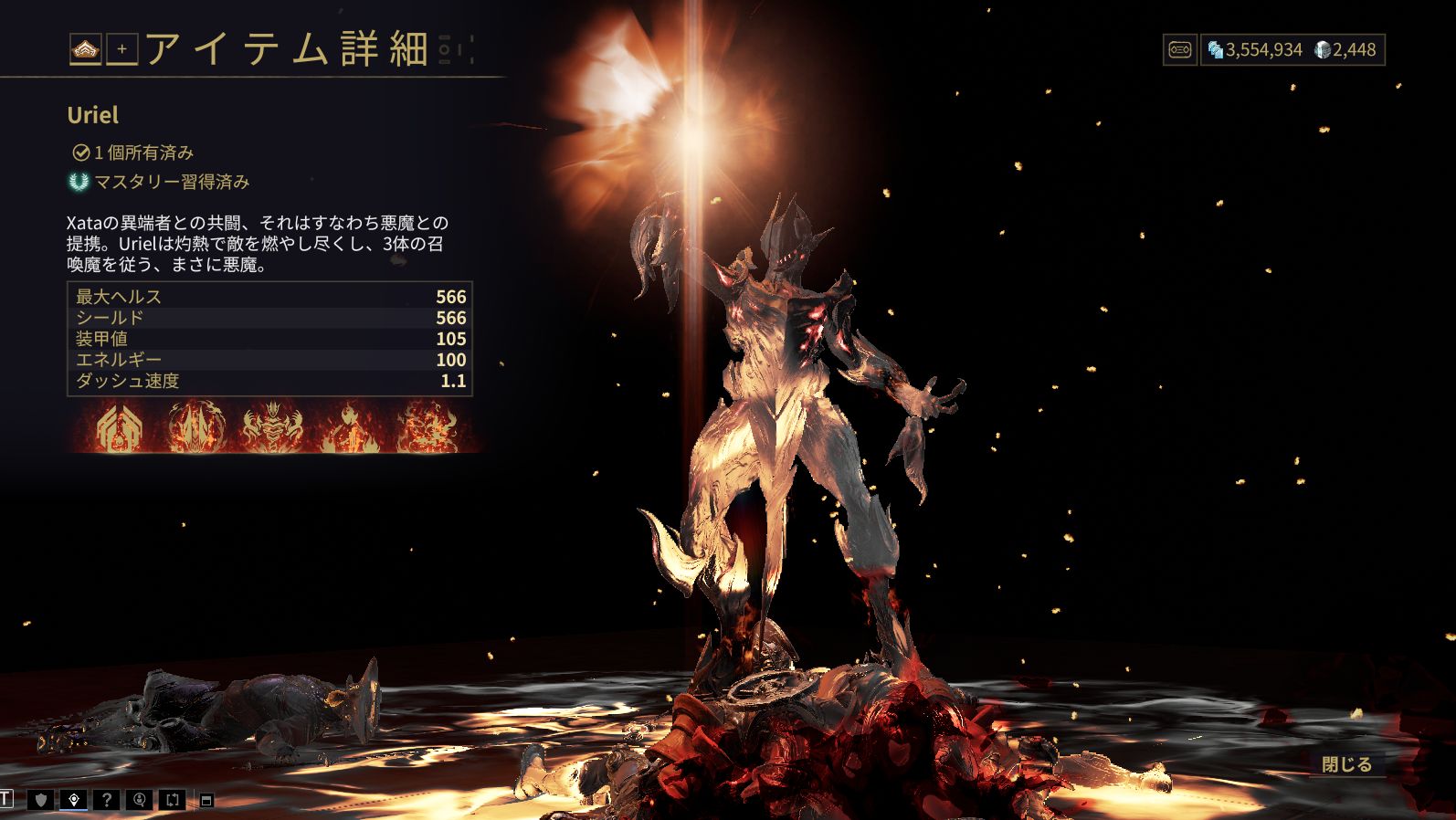Click the player profile emblem icon
Image resolution: width=1456 pixels, height=820 pixels.
(86, 49)
